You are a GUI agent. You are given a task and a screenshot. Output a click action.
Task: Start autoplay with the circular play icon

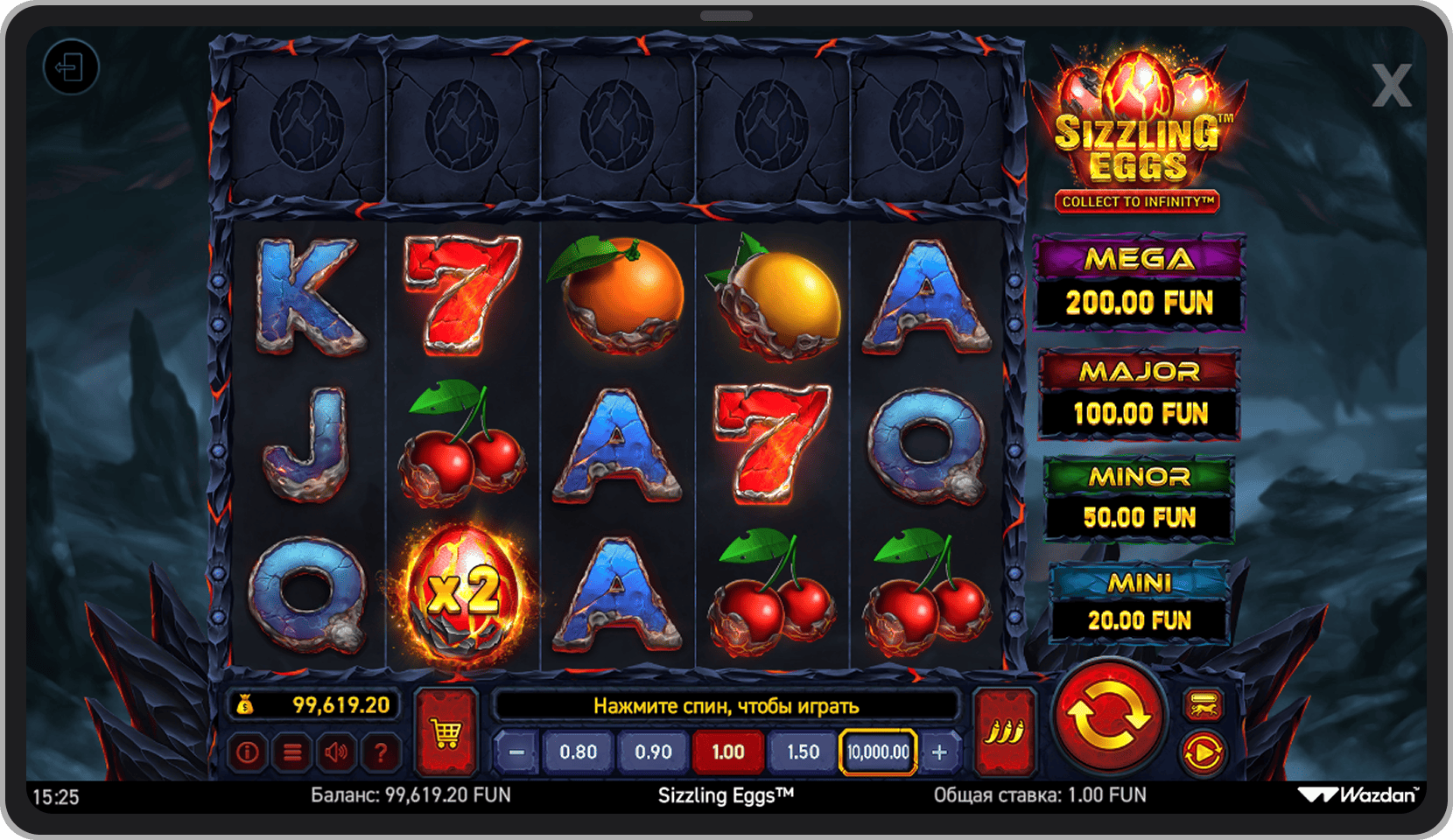tap(1204, 752)
